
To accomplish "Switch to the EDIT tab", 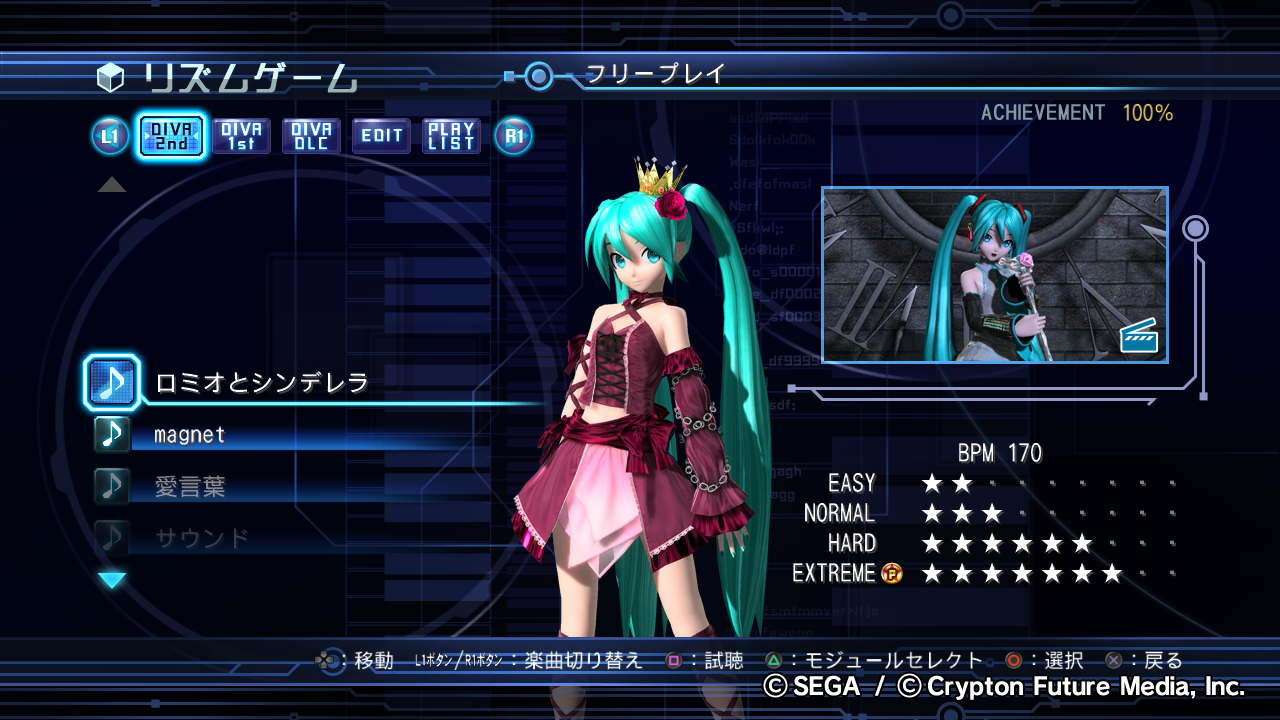I will click(381, 136).
